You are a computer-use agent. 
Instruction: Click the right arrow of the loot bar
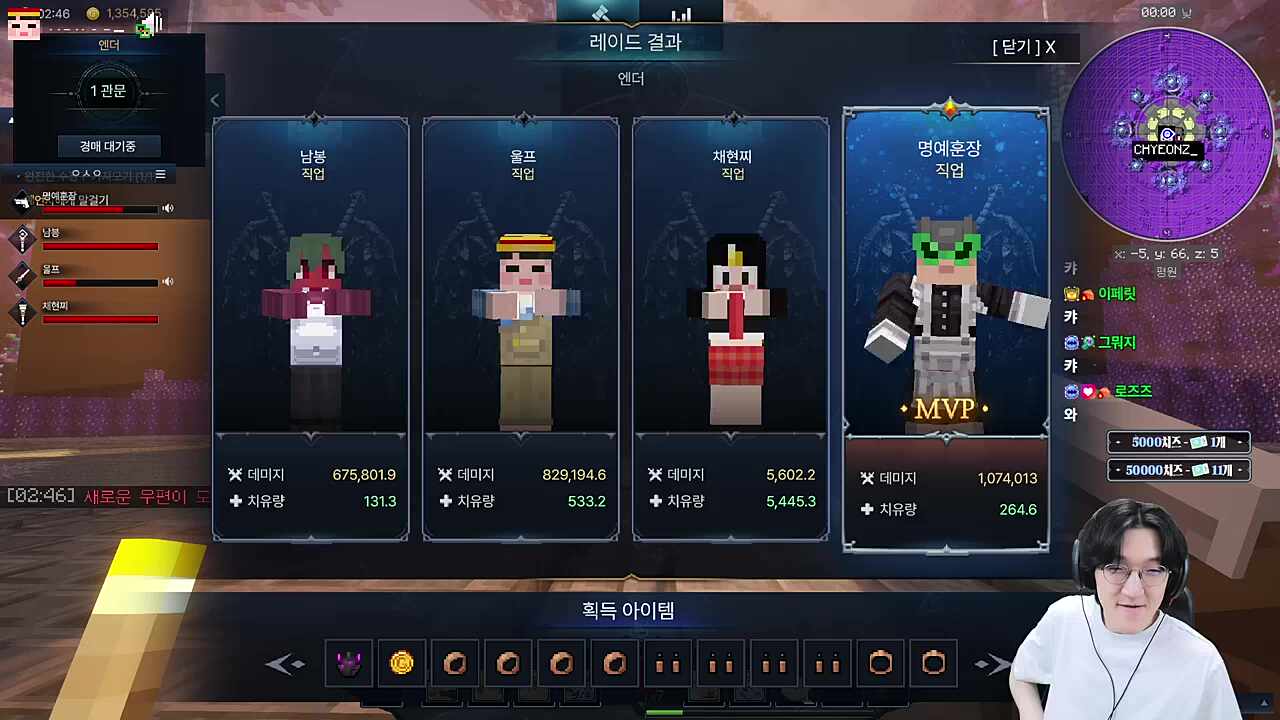coord(993,663)
